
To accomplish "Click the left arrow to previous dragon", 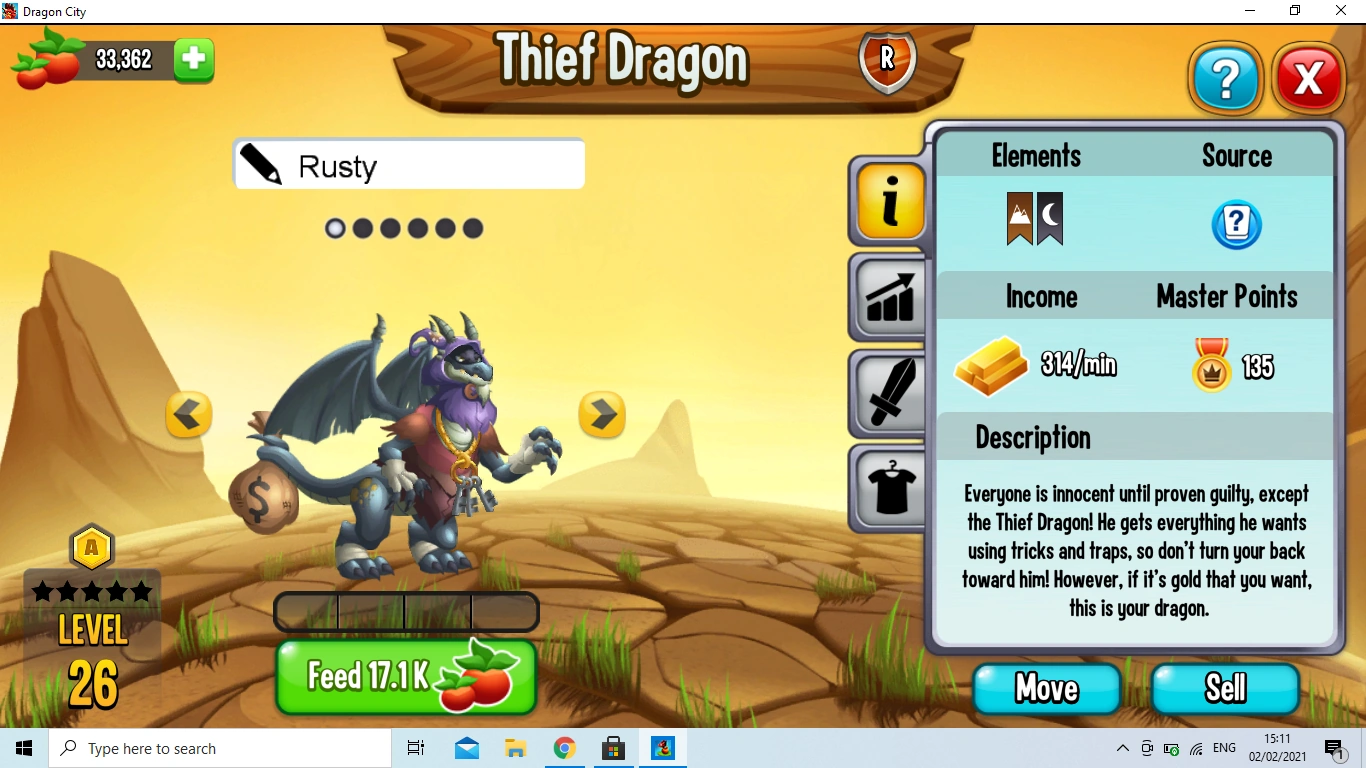I will 189,415.
